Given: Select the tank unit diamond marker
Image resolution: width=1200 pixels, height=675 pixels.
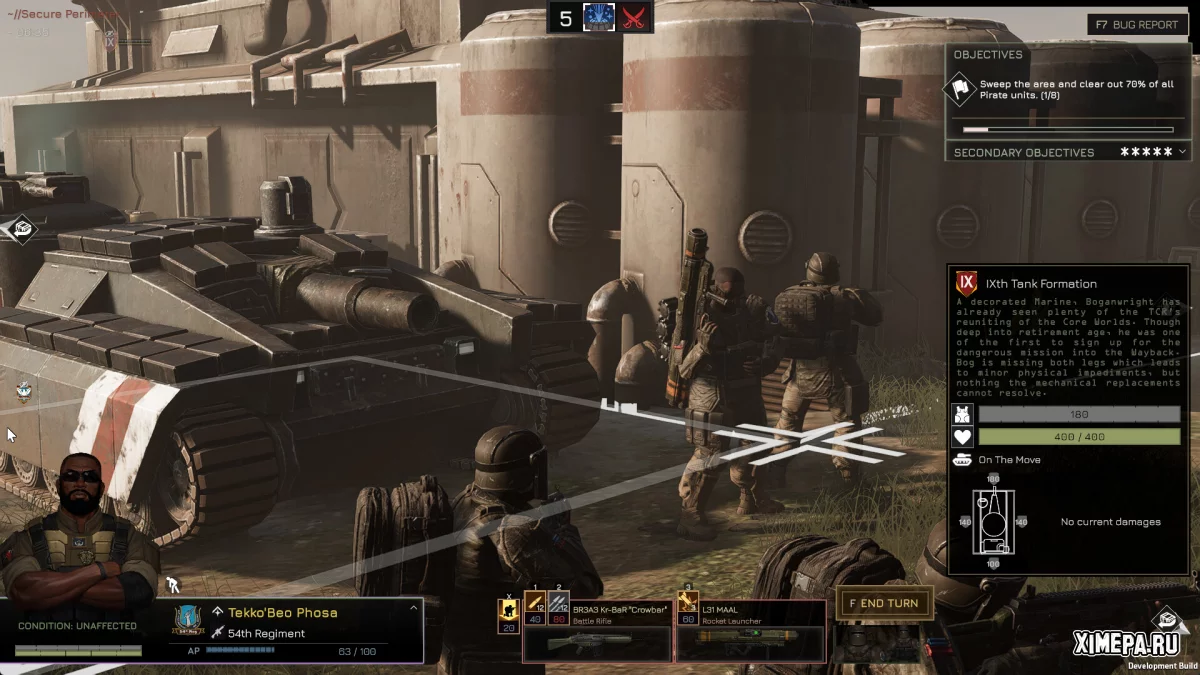Looking at the screenshot, I should 22,229.
